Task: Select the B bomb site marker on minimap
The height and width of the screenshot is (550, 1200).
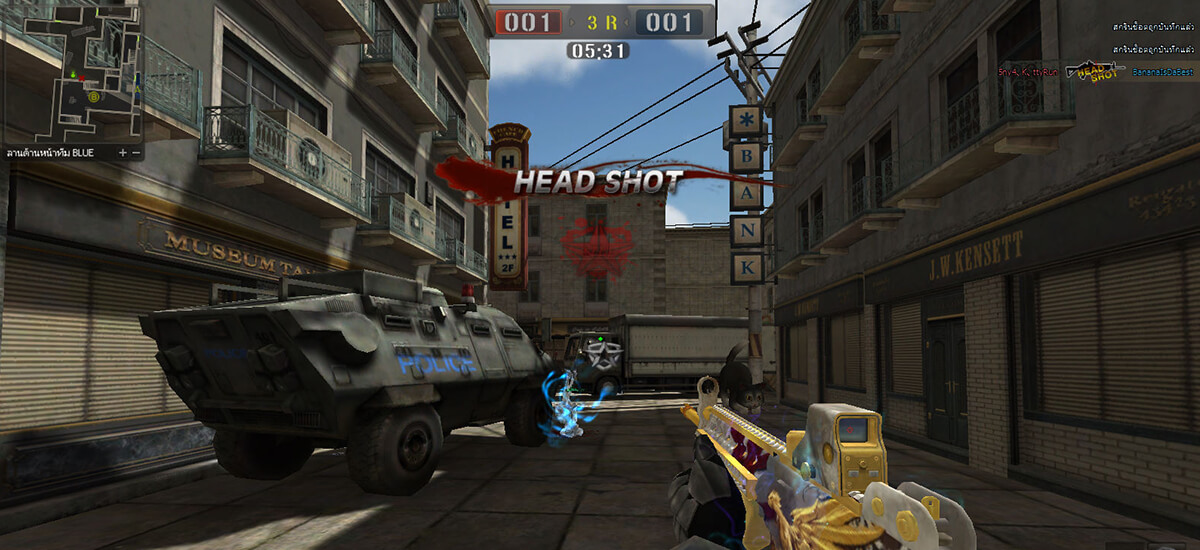Action: (x=93, y=97)
